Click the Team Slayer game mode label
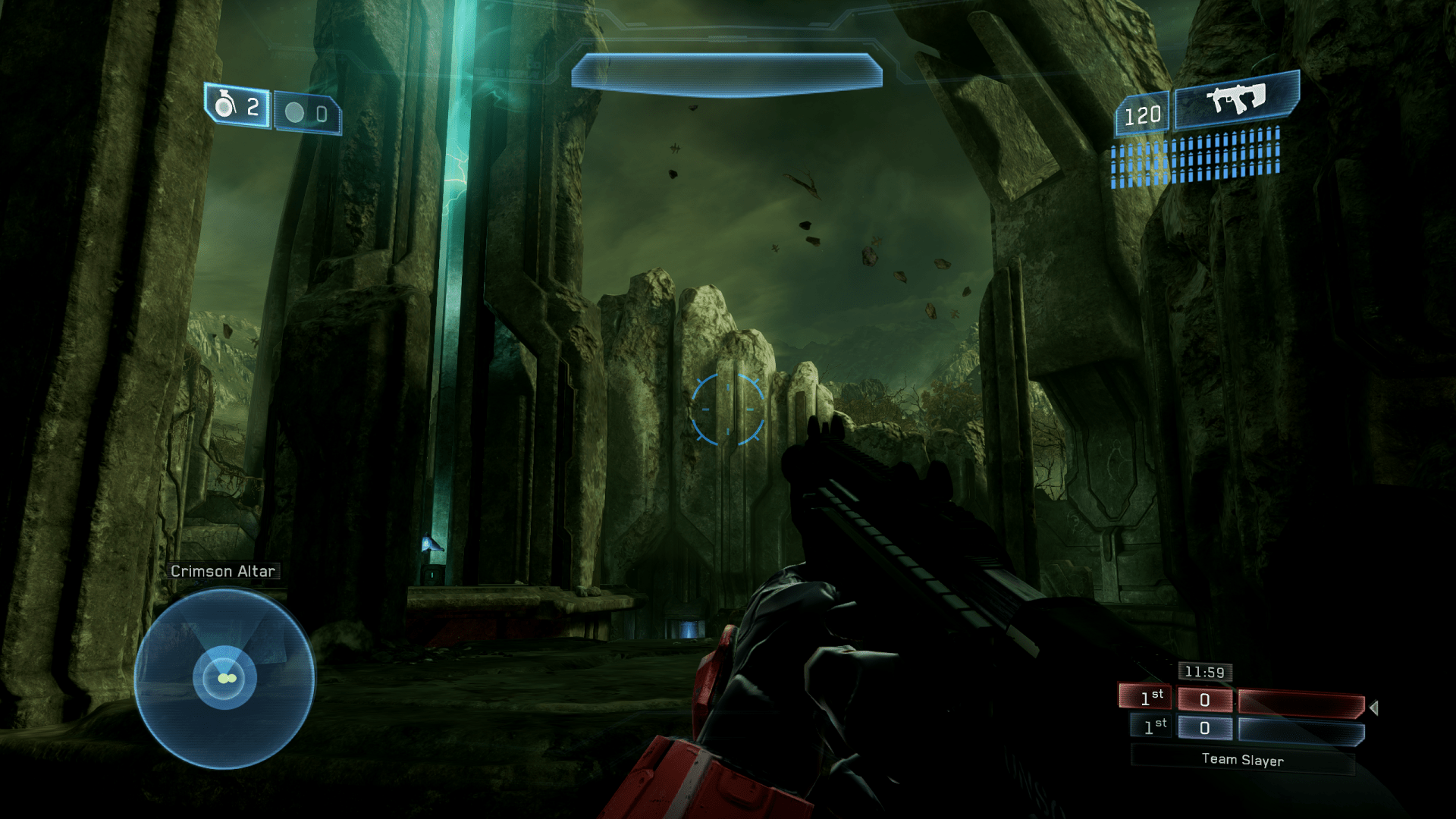 click(1242, 760)
